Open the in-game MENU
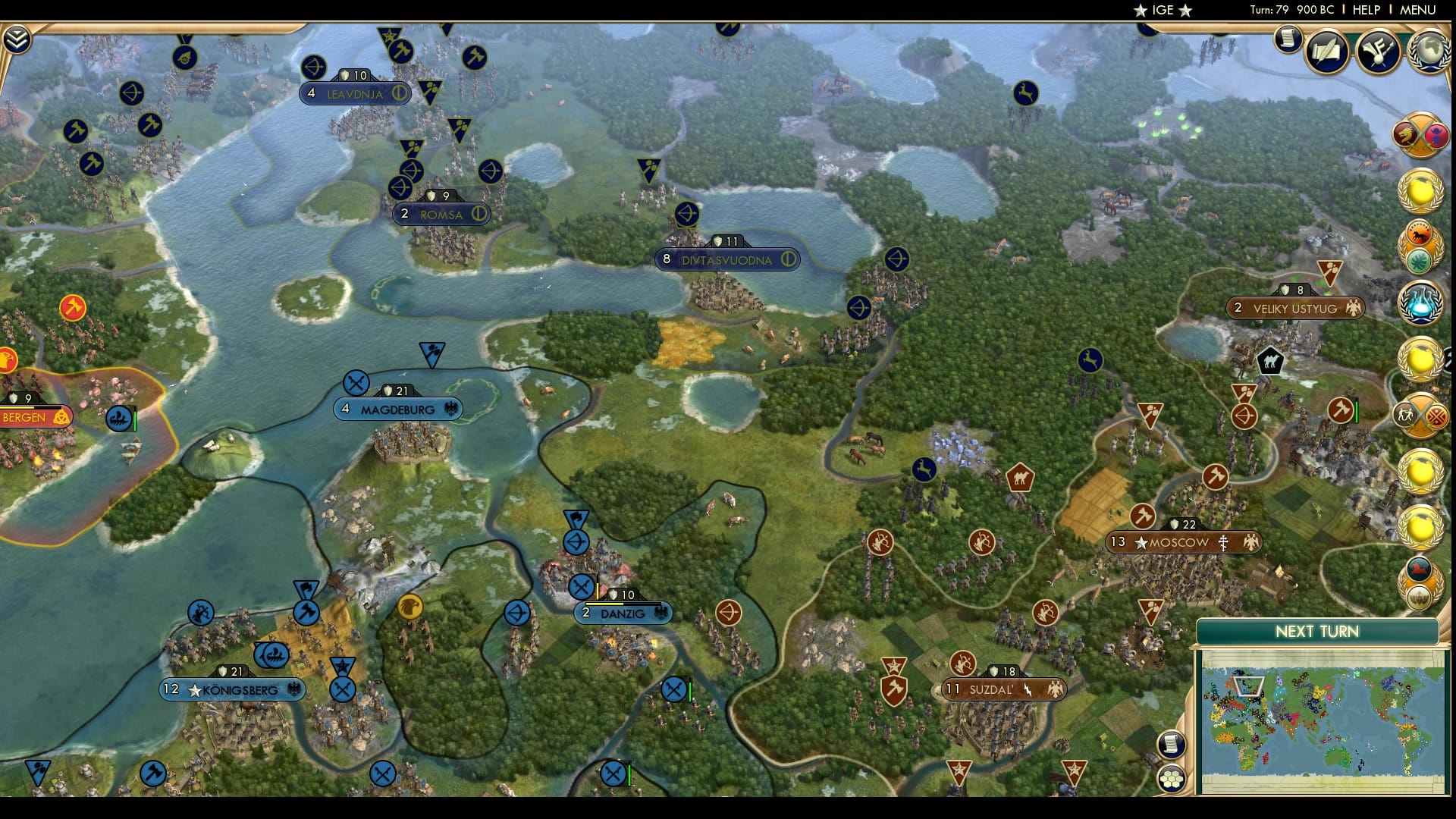Image resolution: width=1456 pixels, height=819 pixels. [1416, 11]
